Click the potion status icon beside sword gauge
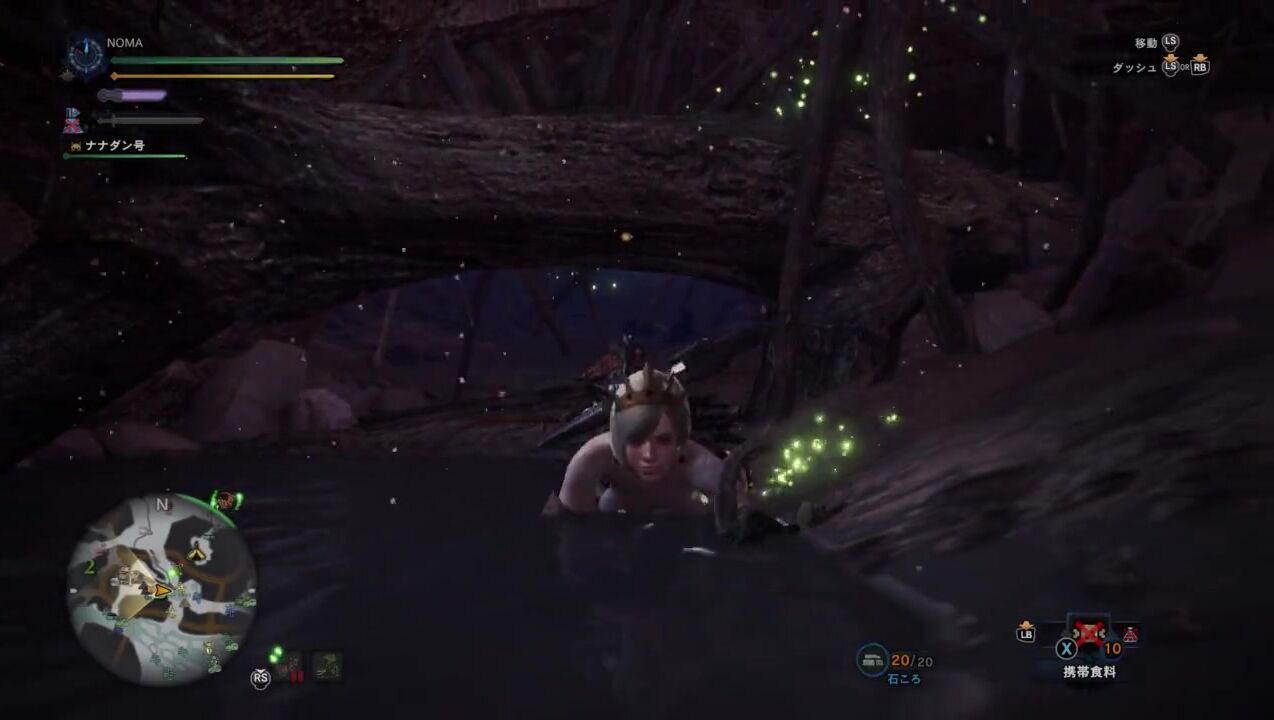Viewport: 1274px width, 720px height. (x=73, y=121)
